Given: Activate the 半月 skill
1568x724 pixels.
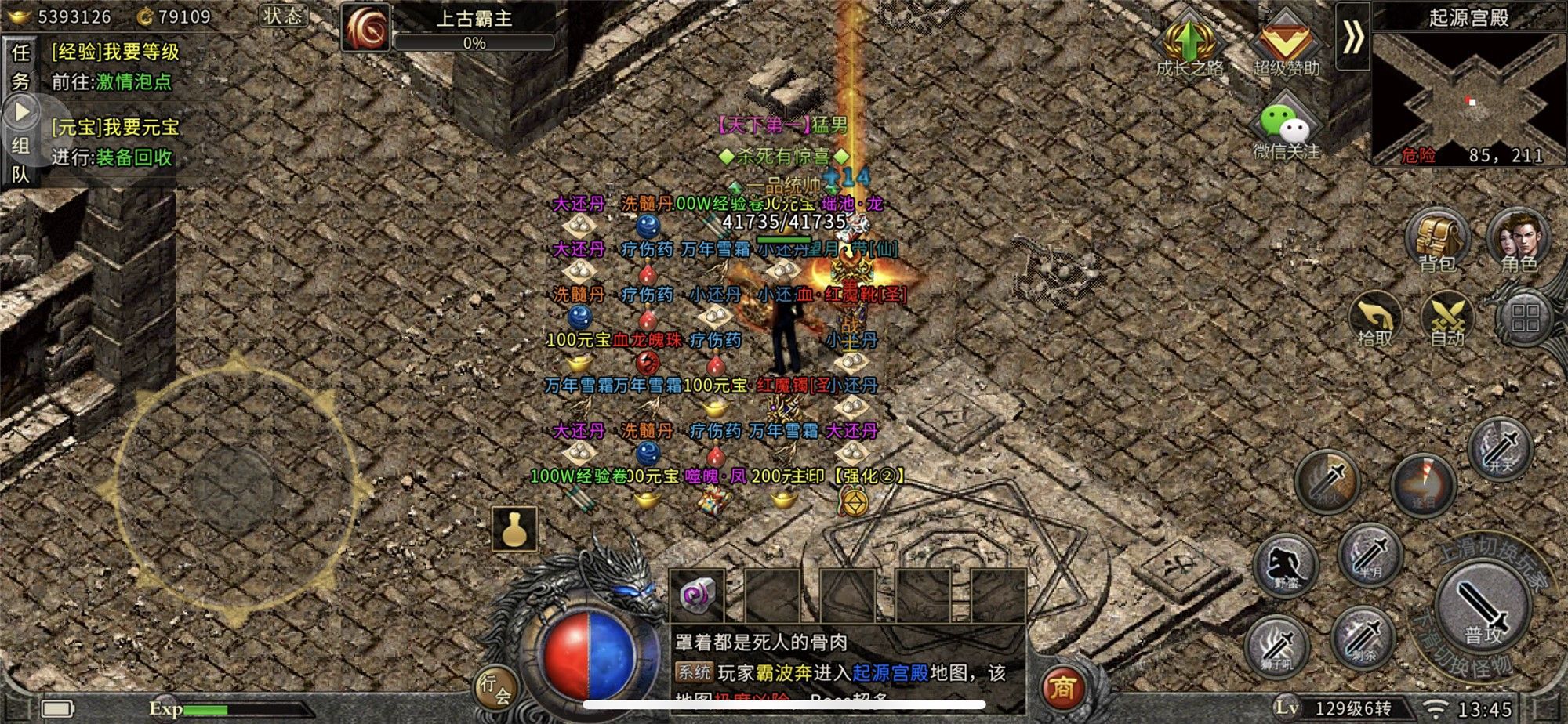Looking at the screenshot, I should pyautogui.click(x=1370, y=555).
